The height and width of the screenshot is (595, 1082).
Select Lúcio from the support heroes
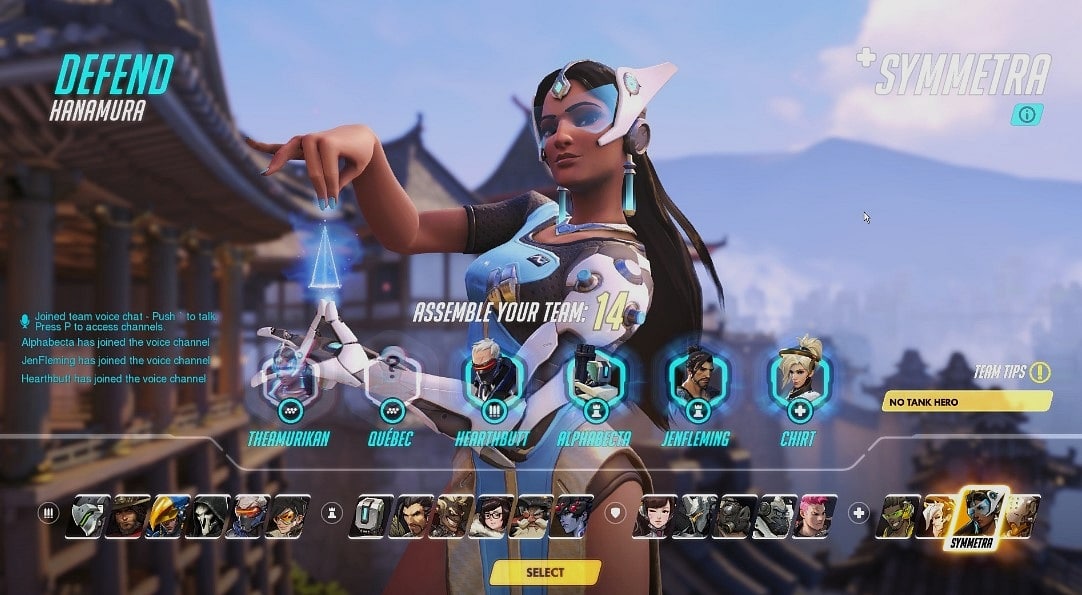click(x=897, y=516)
